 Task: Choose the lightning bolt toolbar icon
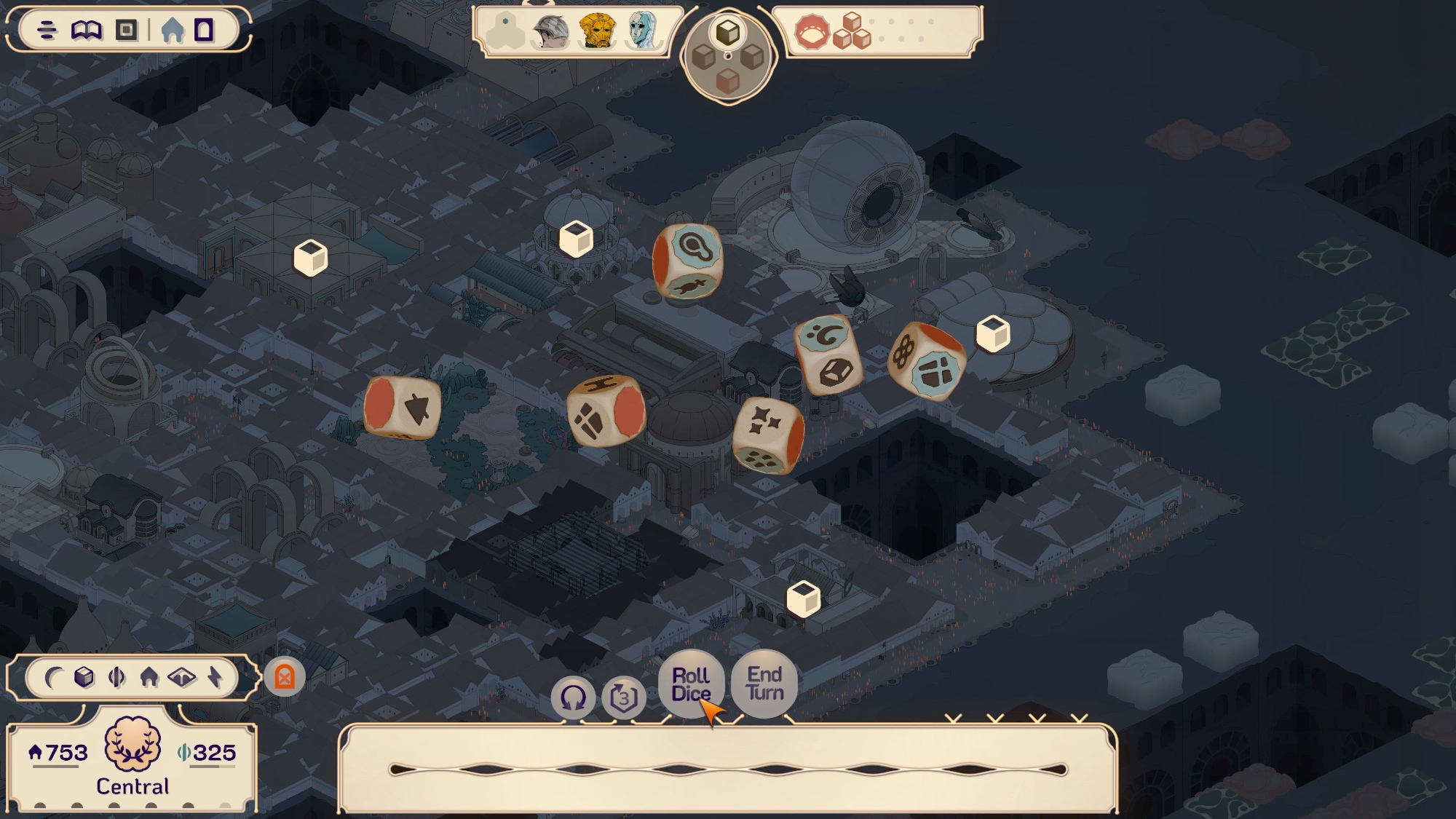[x=215, y=678]
